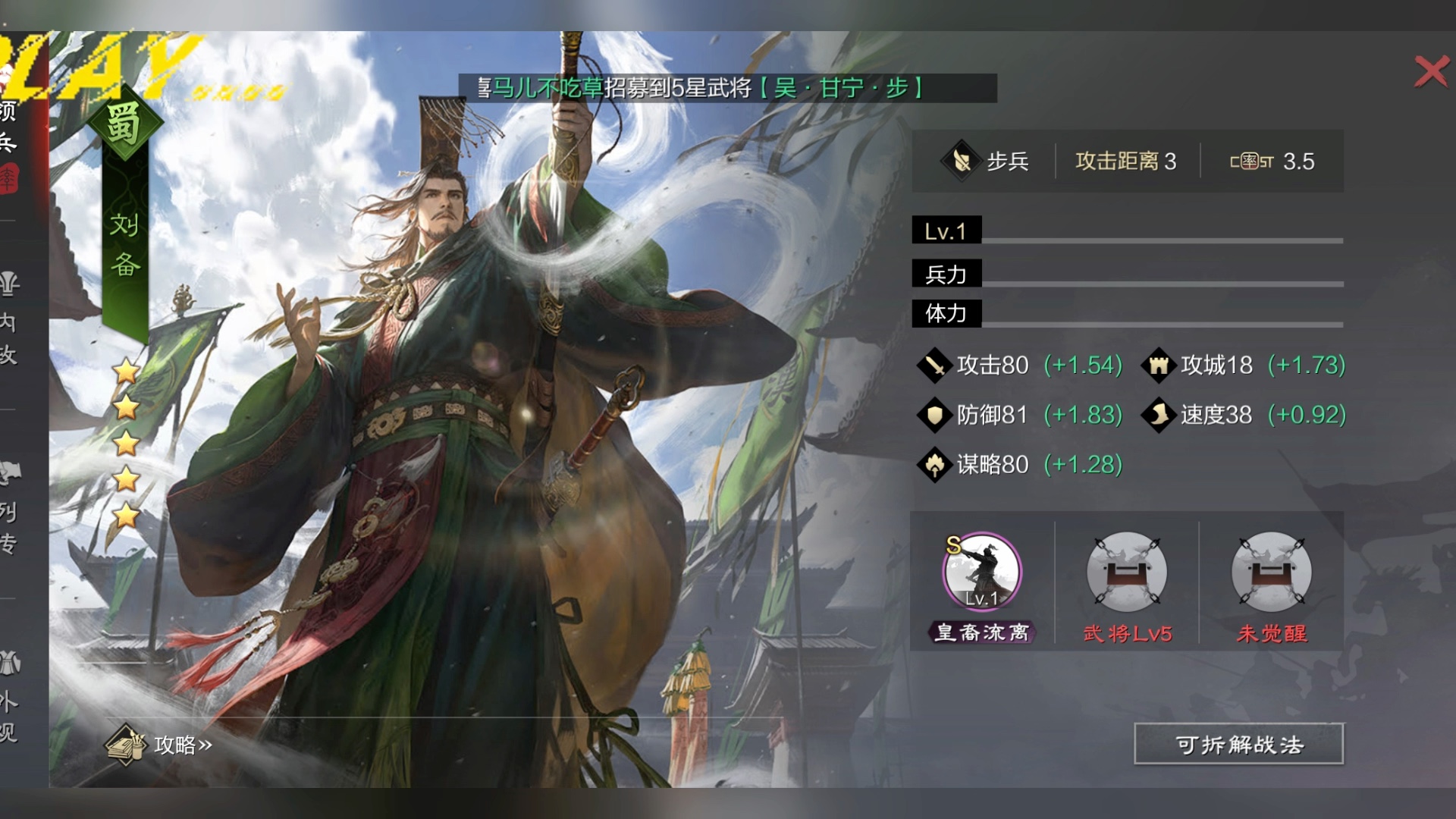
Task: Click the 谋略 strategy stat icon
Action: 935,464
